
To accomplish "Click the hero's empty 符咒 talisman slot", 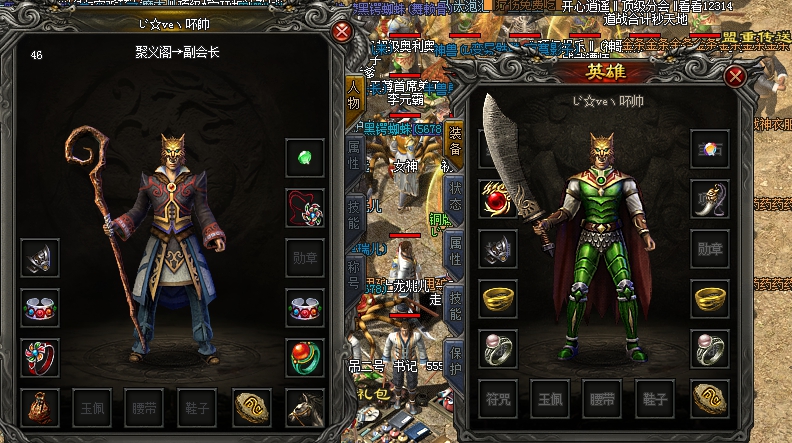I will pyautogui.click(x=497, y=397).
